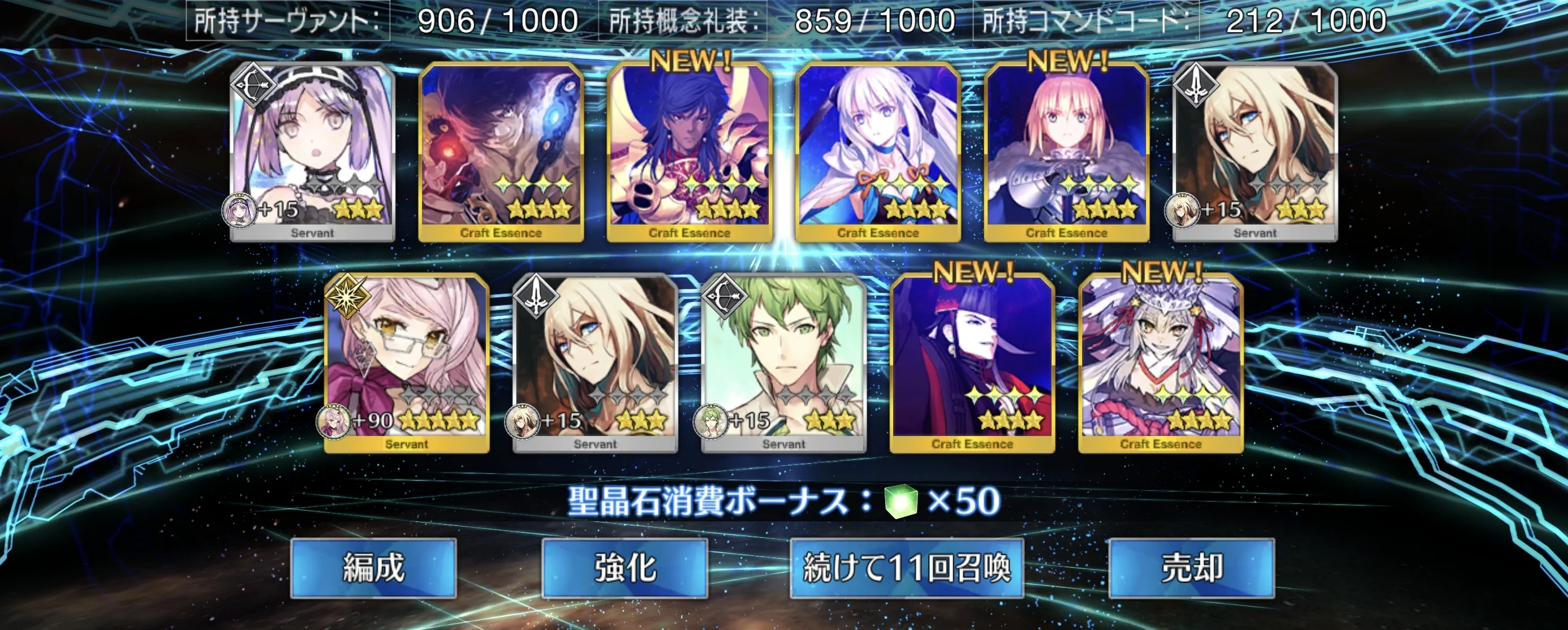
Task: Tap 続けて11回召喚 to summon again
Action: (906, 568)
